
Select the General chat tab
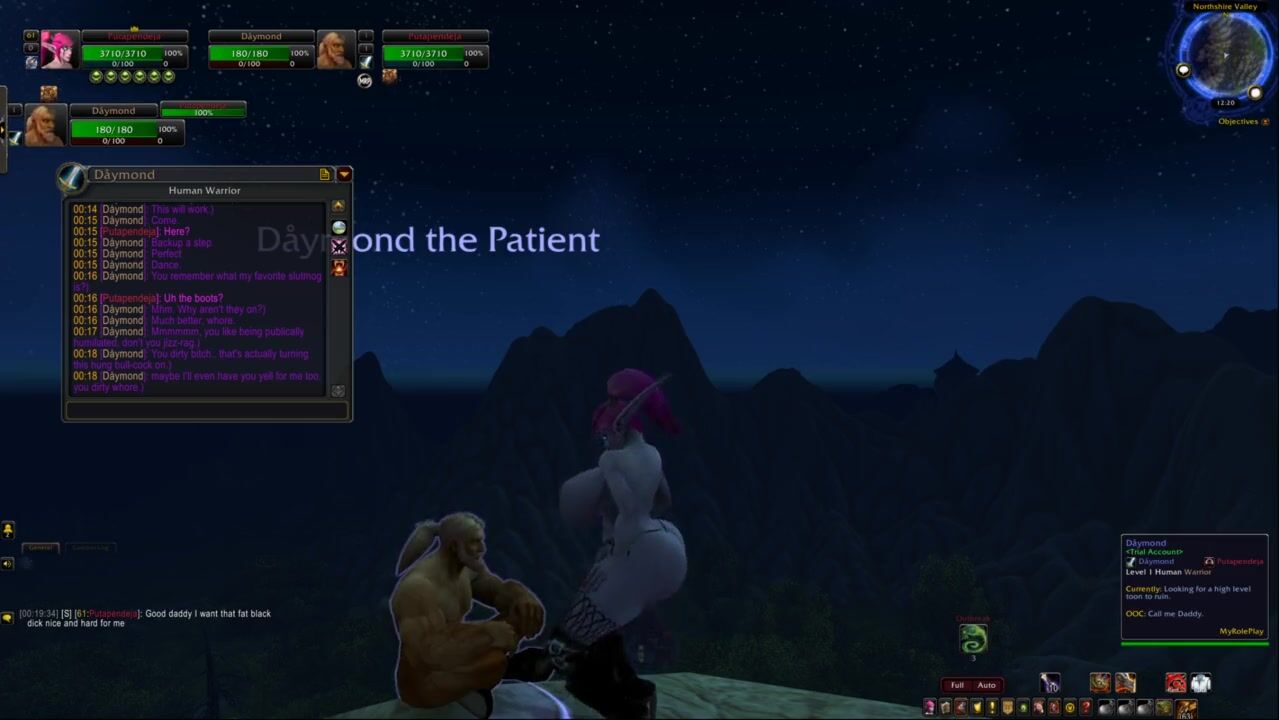coord(41,547)
